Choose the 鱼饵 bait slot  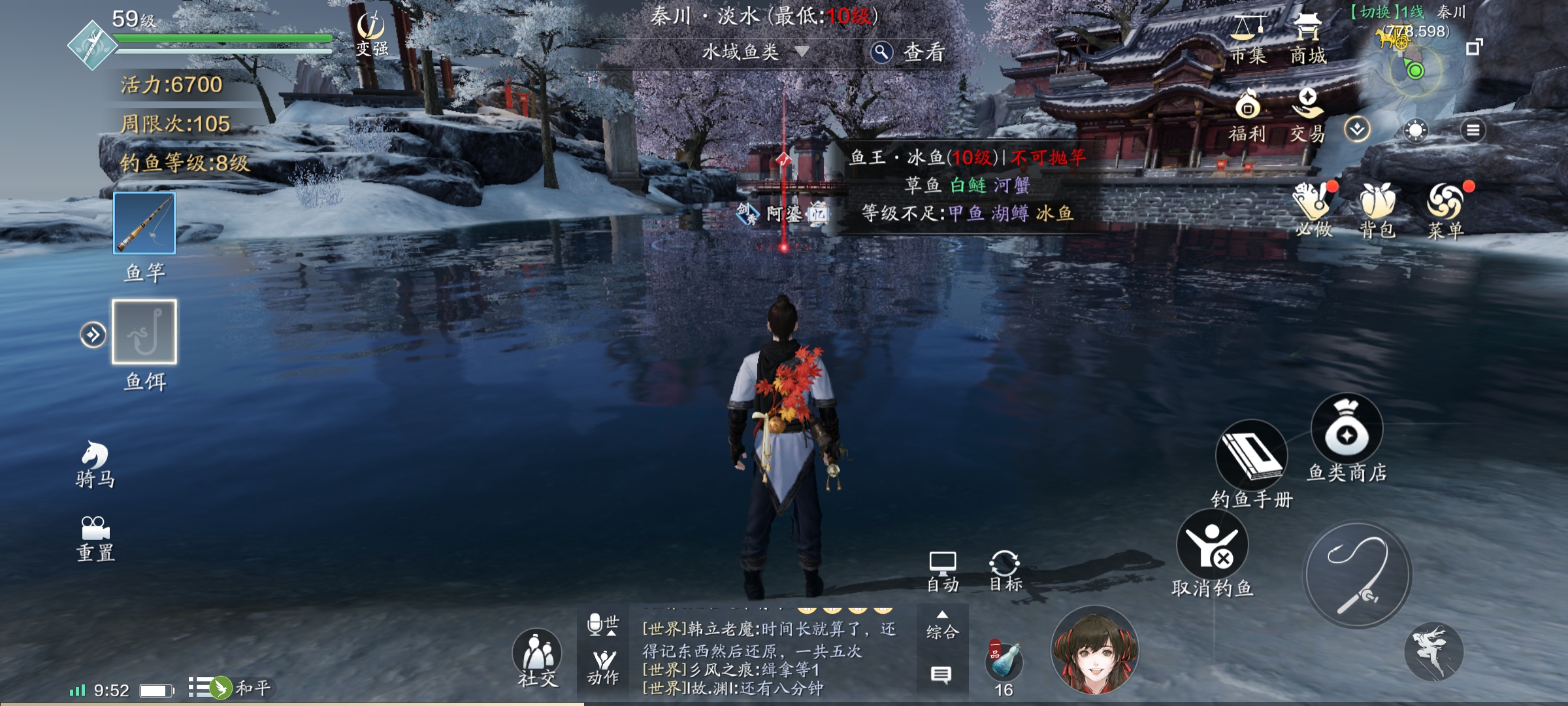tap(144, 332)
